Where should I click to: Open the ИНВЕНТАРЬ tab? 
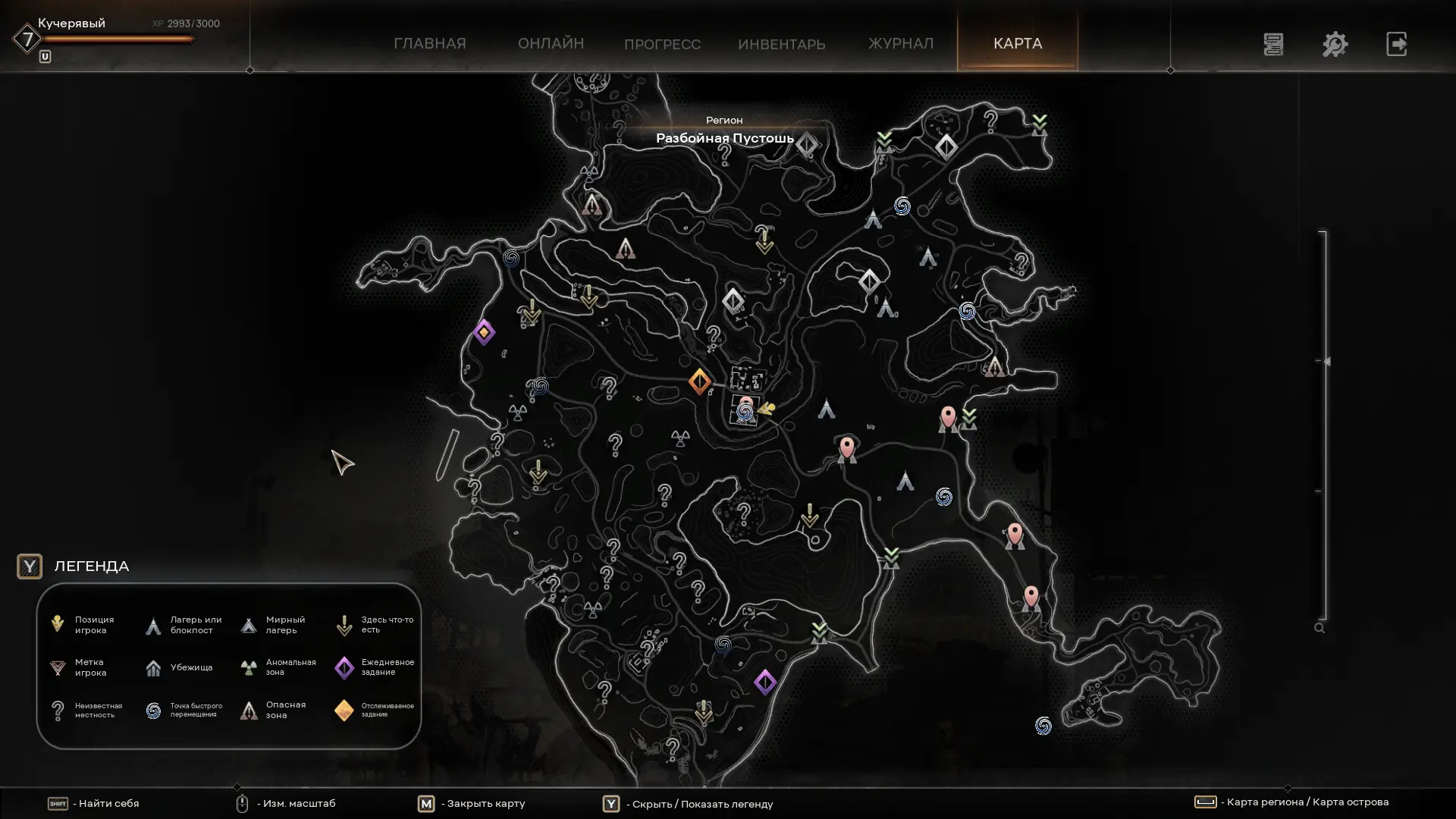tap(781, 44)
